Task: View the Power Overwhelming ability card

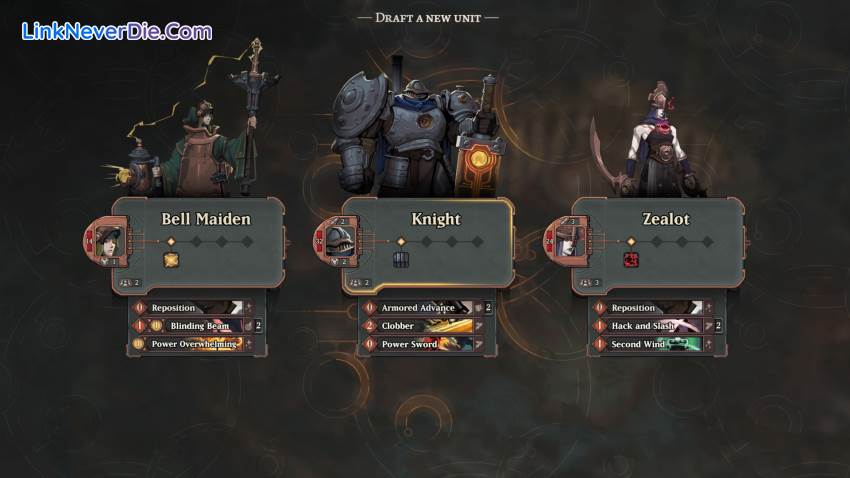Action: click(x=194, y=344)
